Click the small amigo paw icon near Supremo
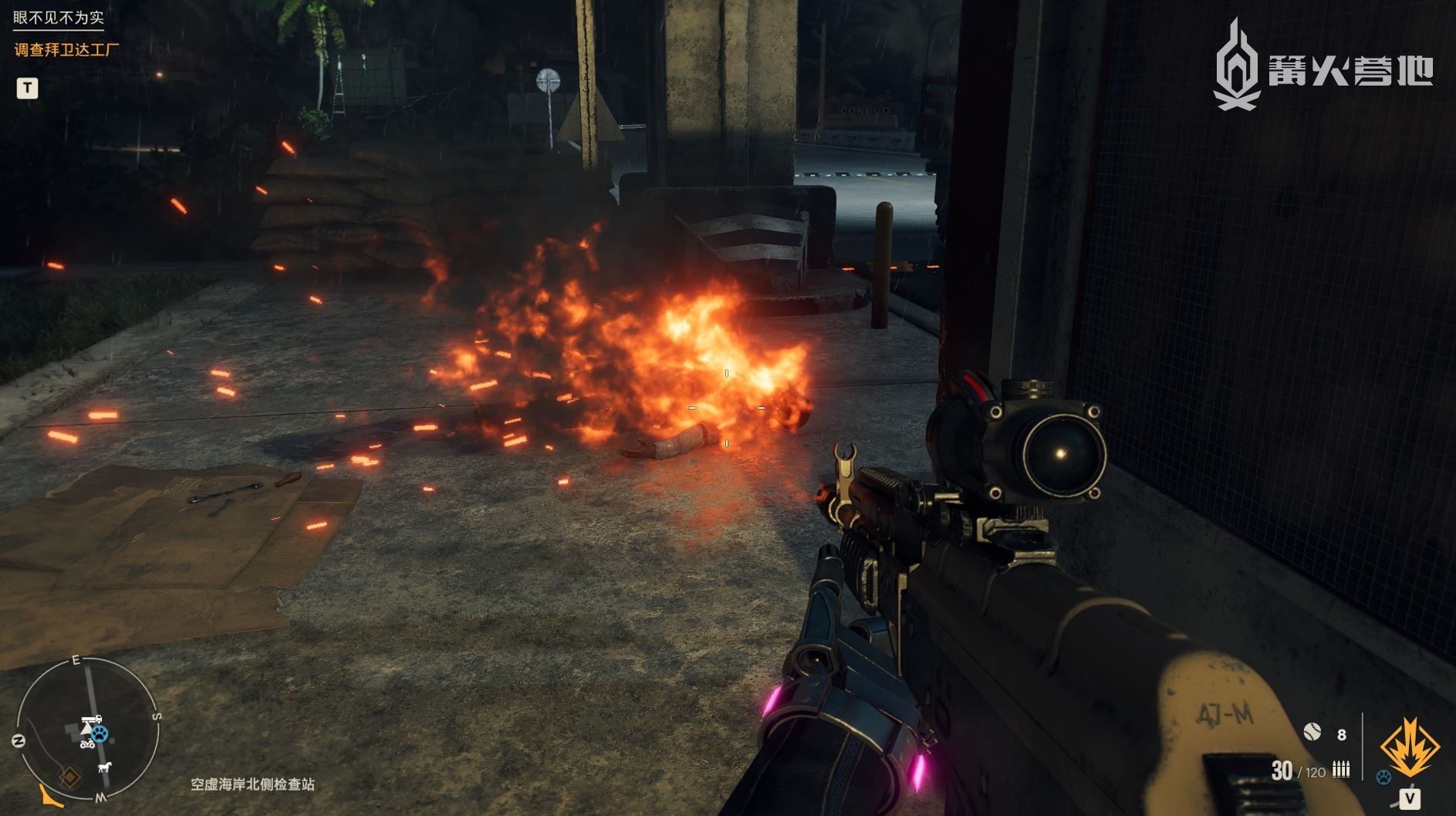This screenshot has width=1456, height=816. (x=1383, y=777)
